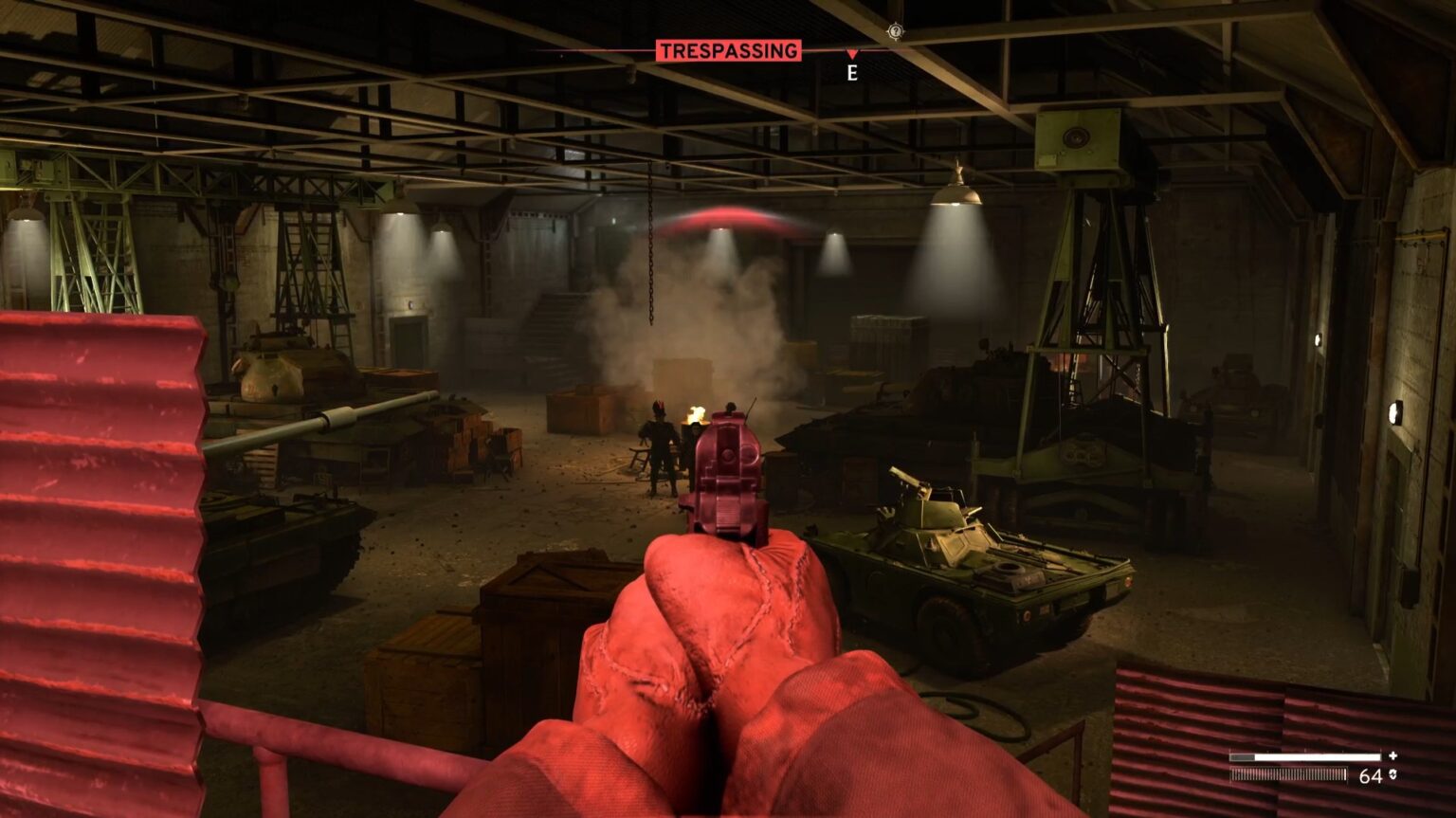The width and height of the screenshot is (1456, 818).
Task: Click the E letter on the compass strip
Action: click(x=851, y=73)
